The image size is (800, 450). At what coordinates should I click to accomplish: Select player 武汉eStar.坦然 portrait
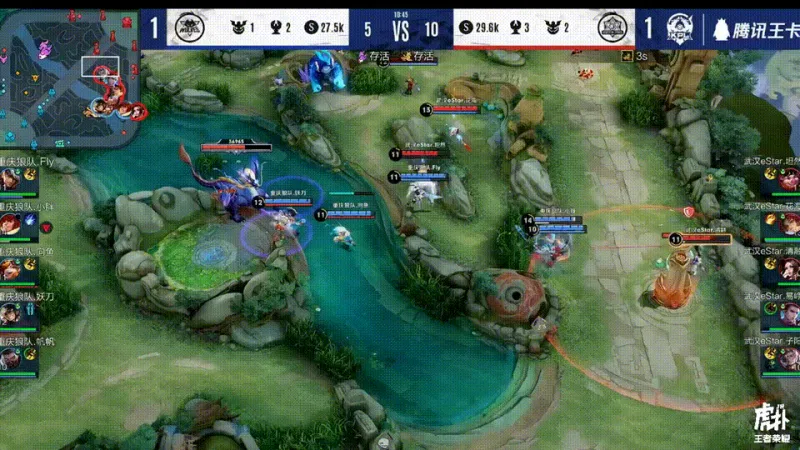click(x=787, y=180)
